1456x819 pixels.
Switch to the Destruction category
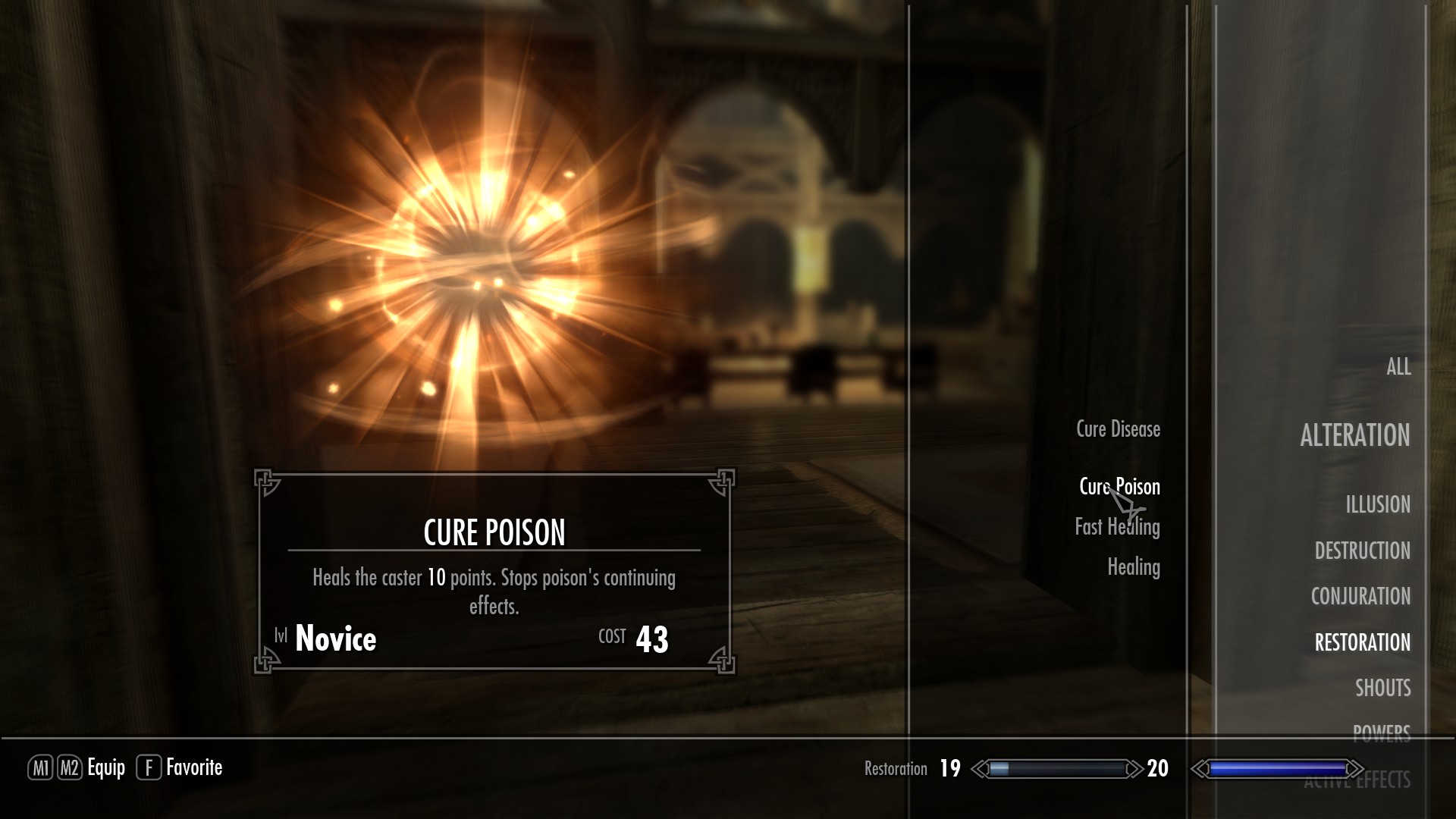tap(1362, 551)
